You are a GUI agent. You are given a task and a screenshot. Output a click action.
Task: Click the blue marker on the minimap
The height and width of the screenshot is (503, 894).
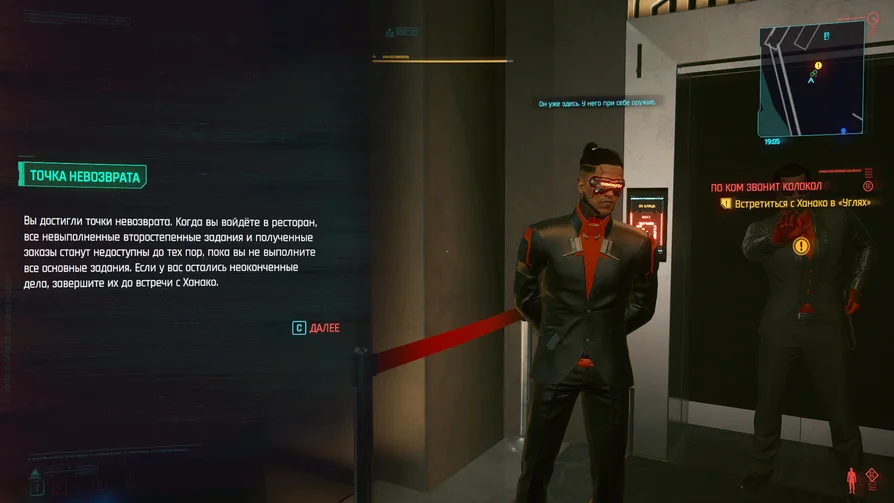point(843,130)
